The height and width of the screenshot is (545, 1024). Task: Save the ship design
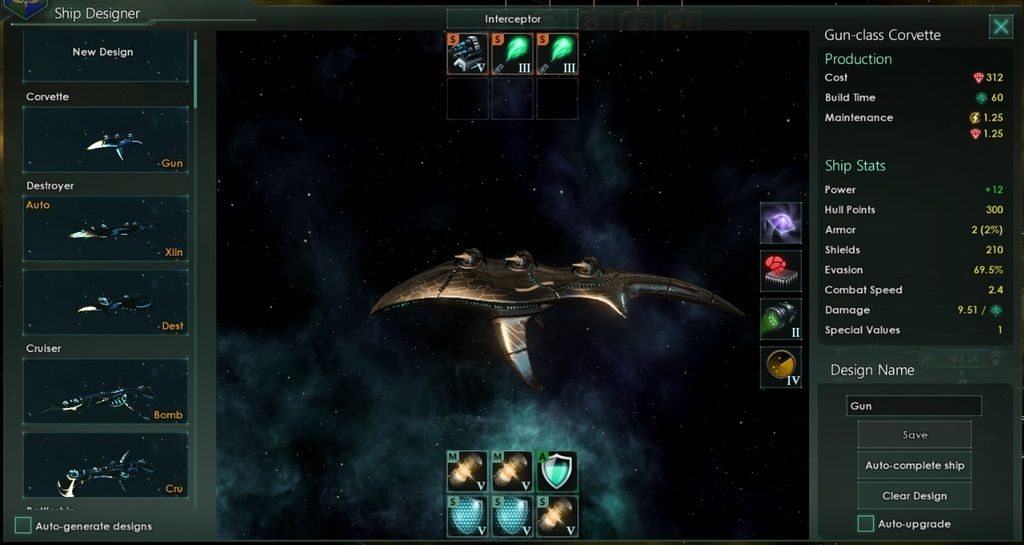pyautogui.click(x=914, y=435)
